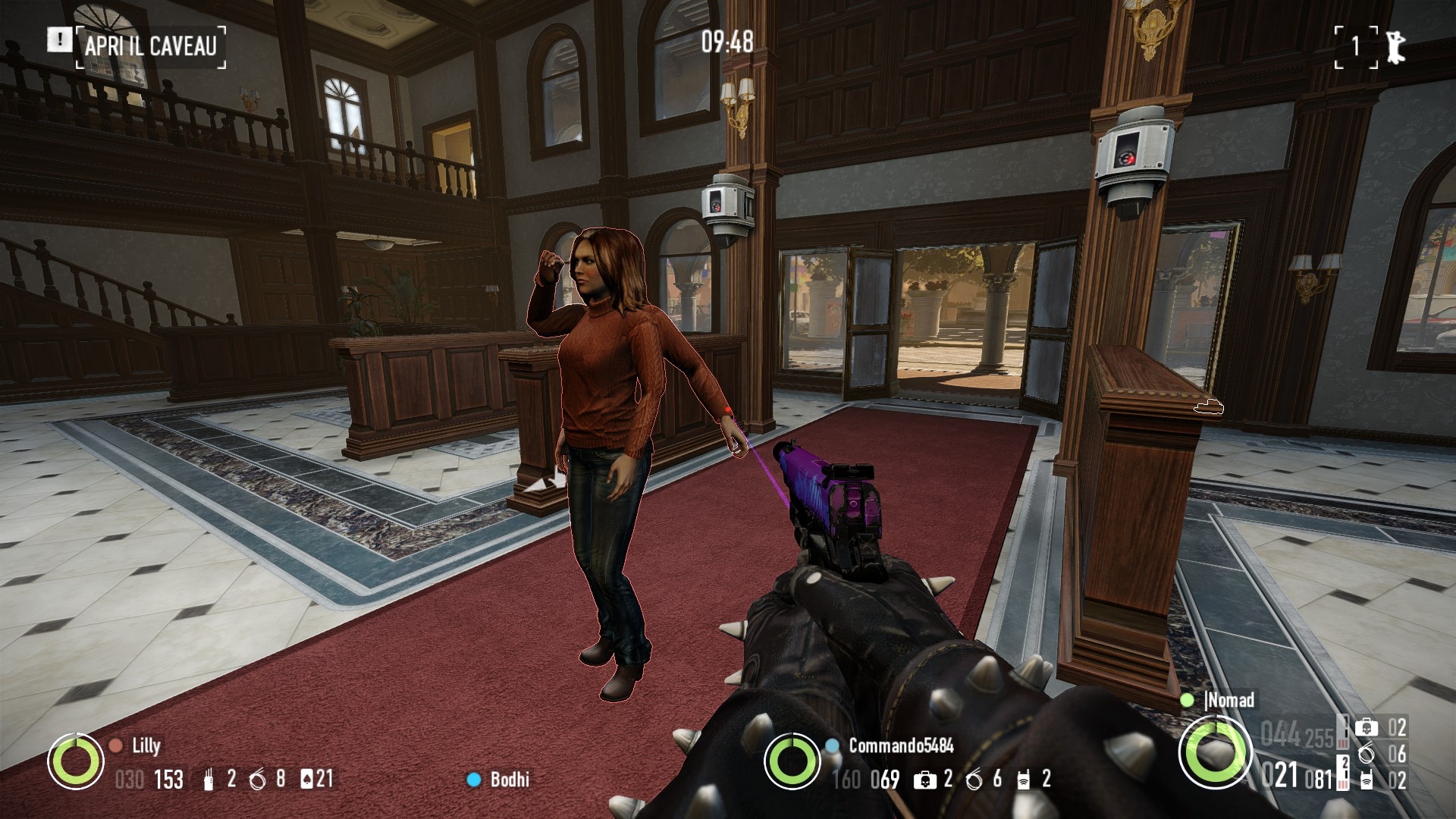
Task: Select the APRI IL CAVEAU objective tracker
Action: 150,45
